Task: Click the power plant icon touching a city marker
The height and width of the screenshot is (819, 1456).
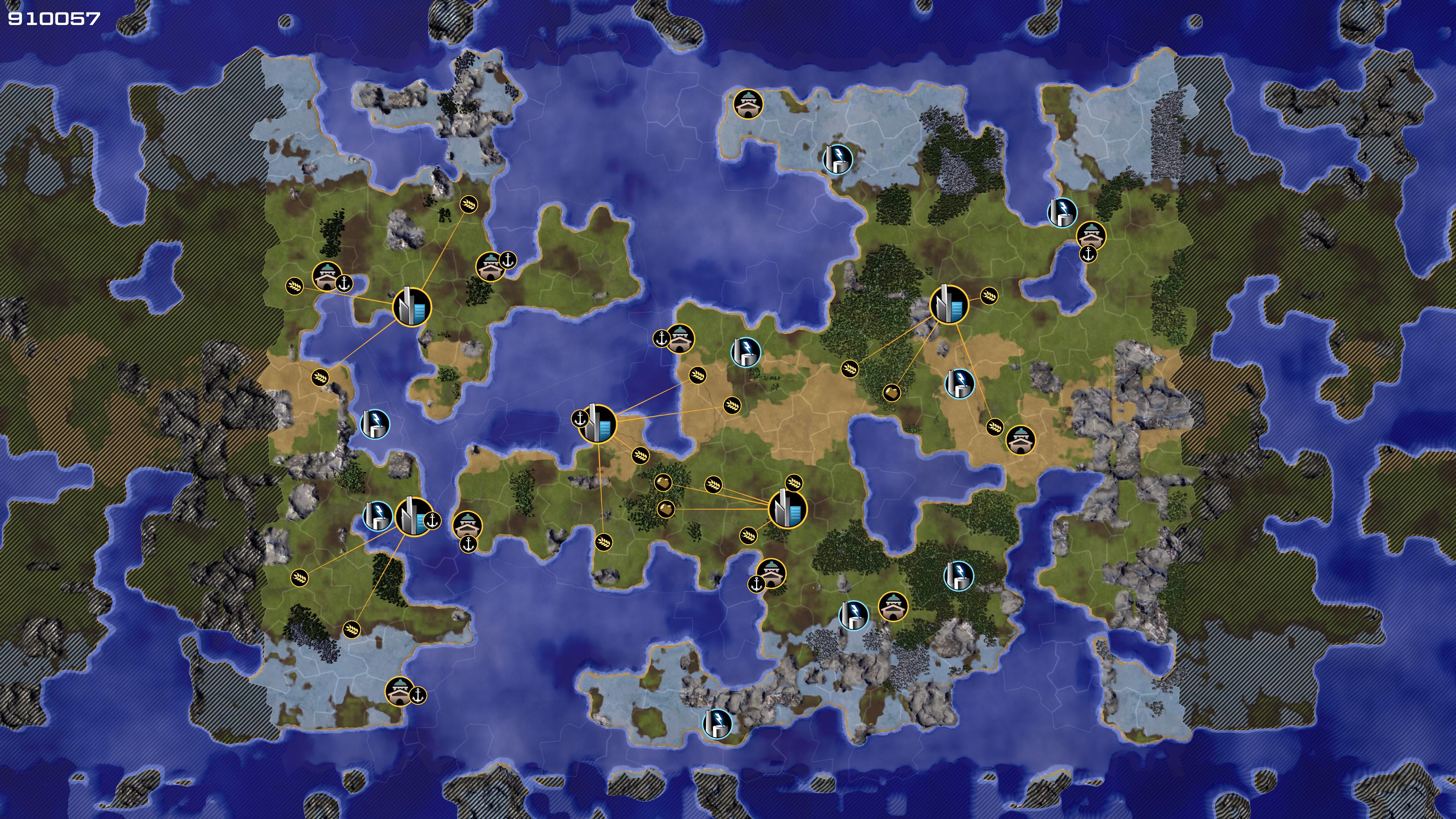Action: [x=377, y=516]
